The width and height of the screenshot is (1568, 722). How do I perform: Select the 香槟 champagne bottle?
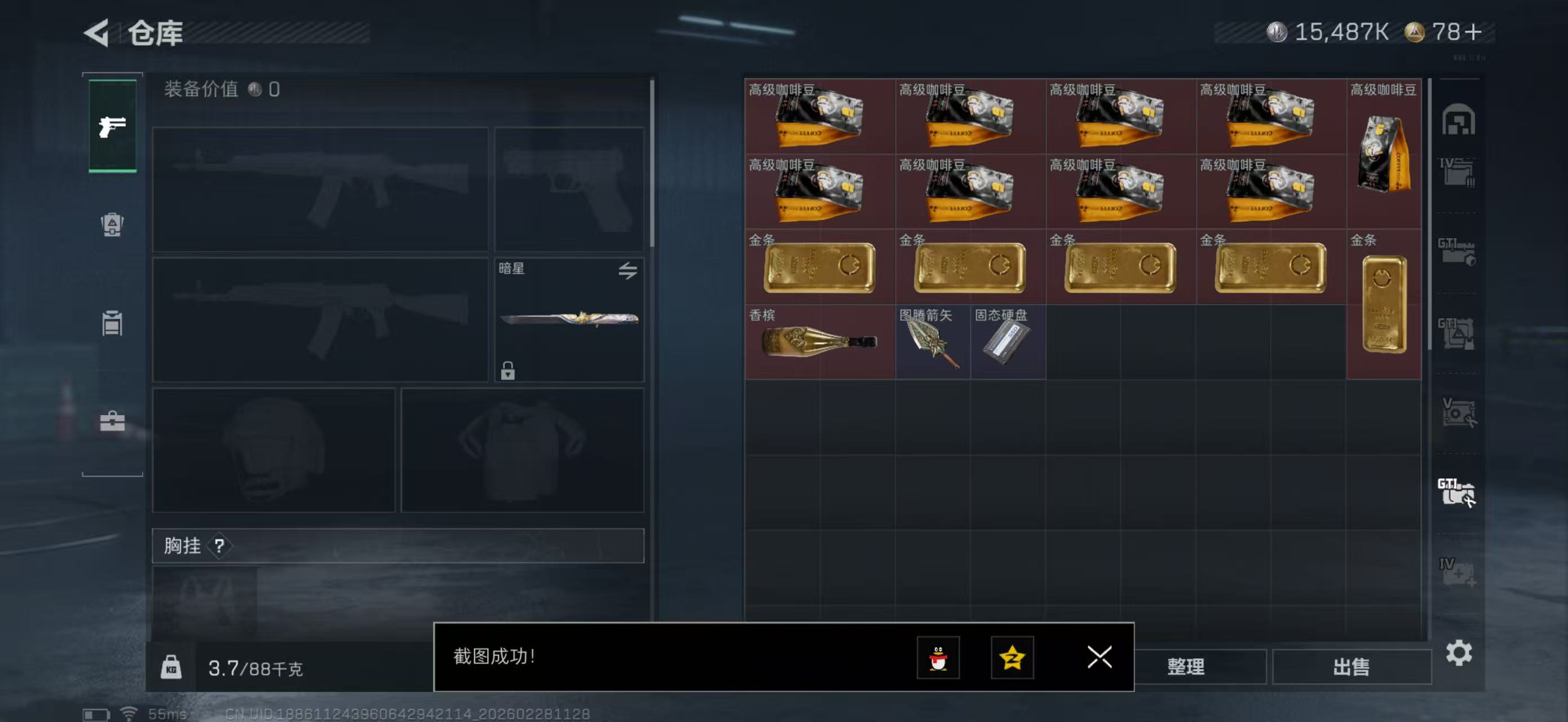(x=819, y=341)
